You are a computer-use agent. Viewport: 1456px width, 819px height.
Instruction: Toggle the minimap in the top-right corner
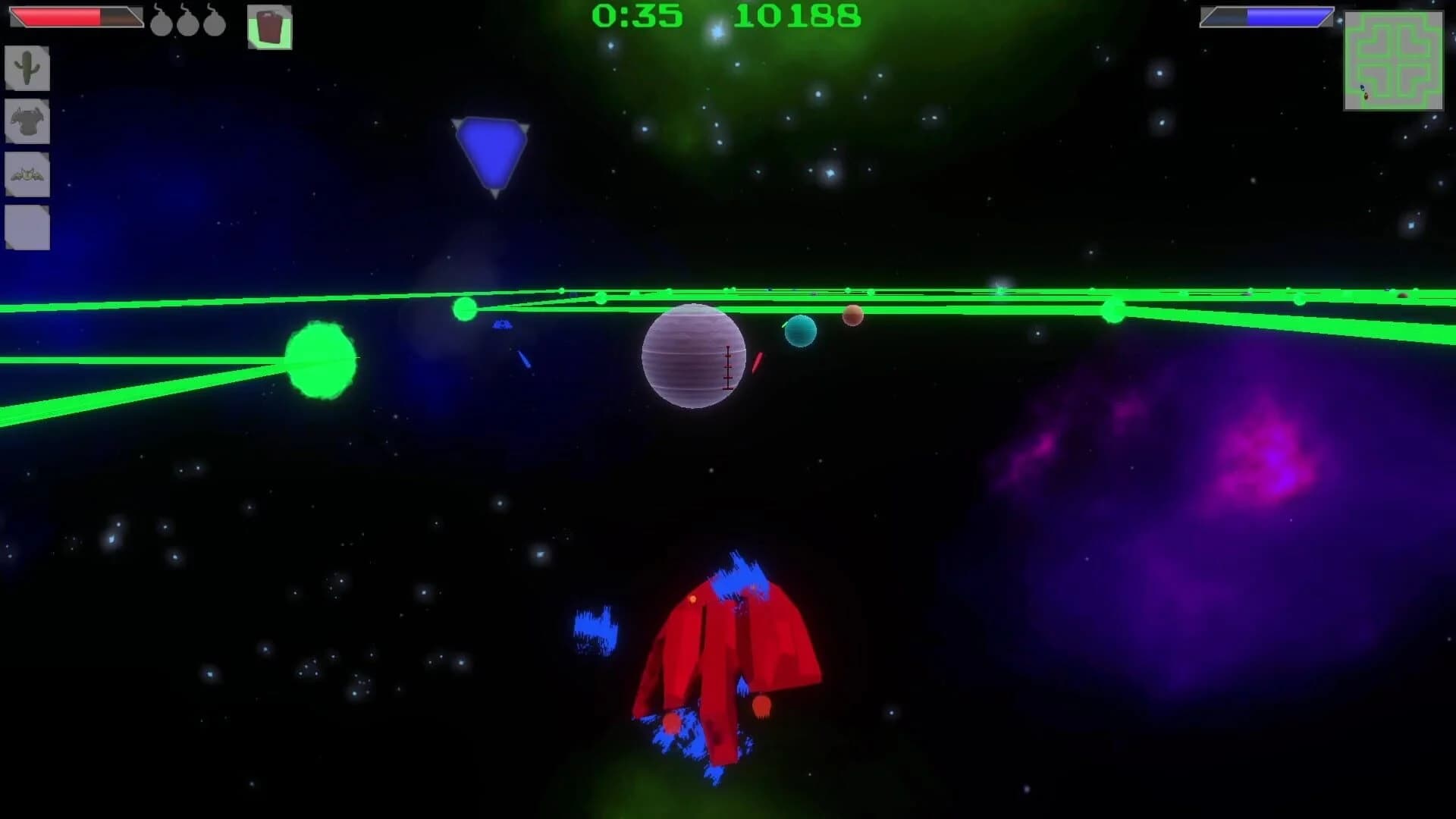[1393, 61]
